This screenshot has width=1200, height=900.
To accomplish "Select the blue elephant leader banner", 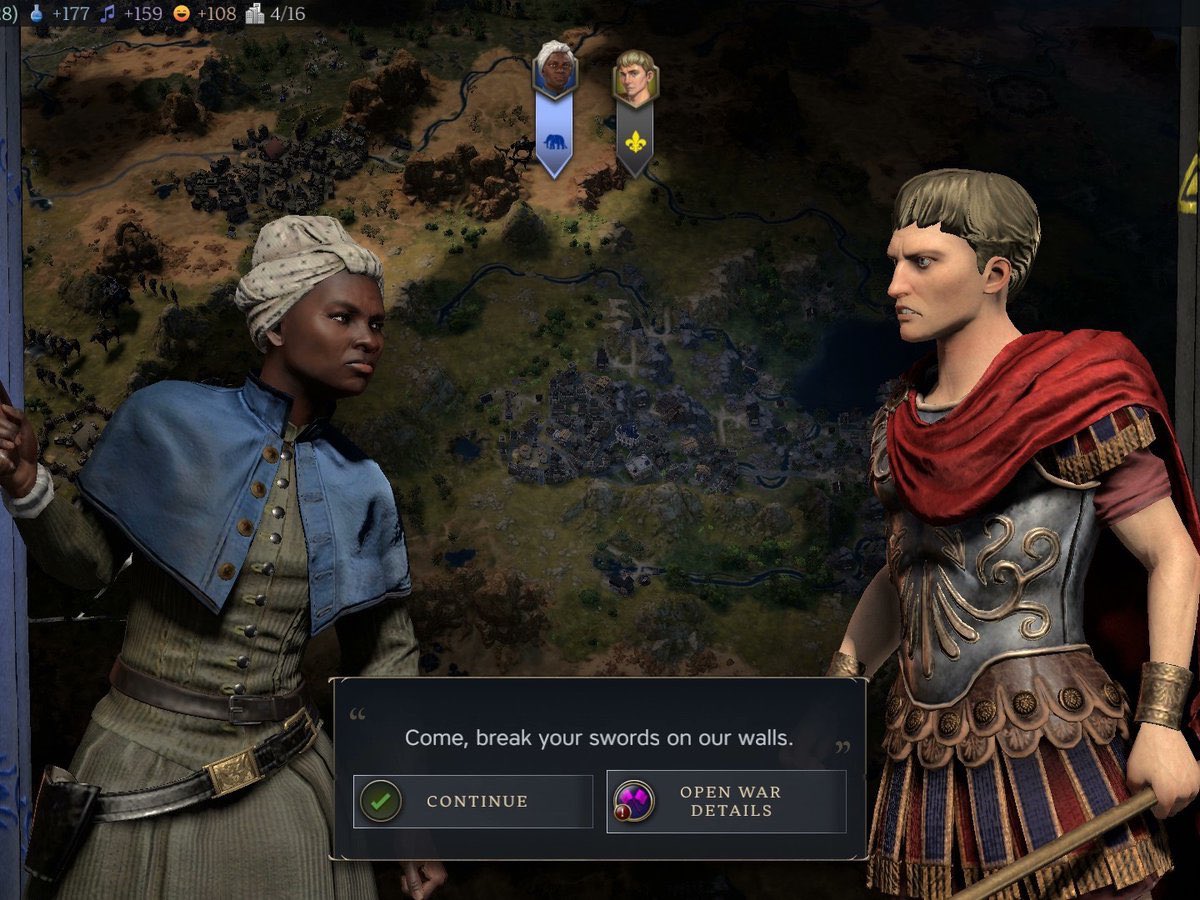I will click(554, 135).
